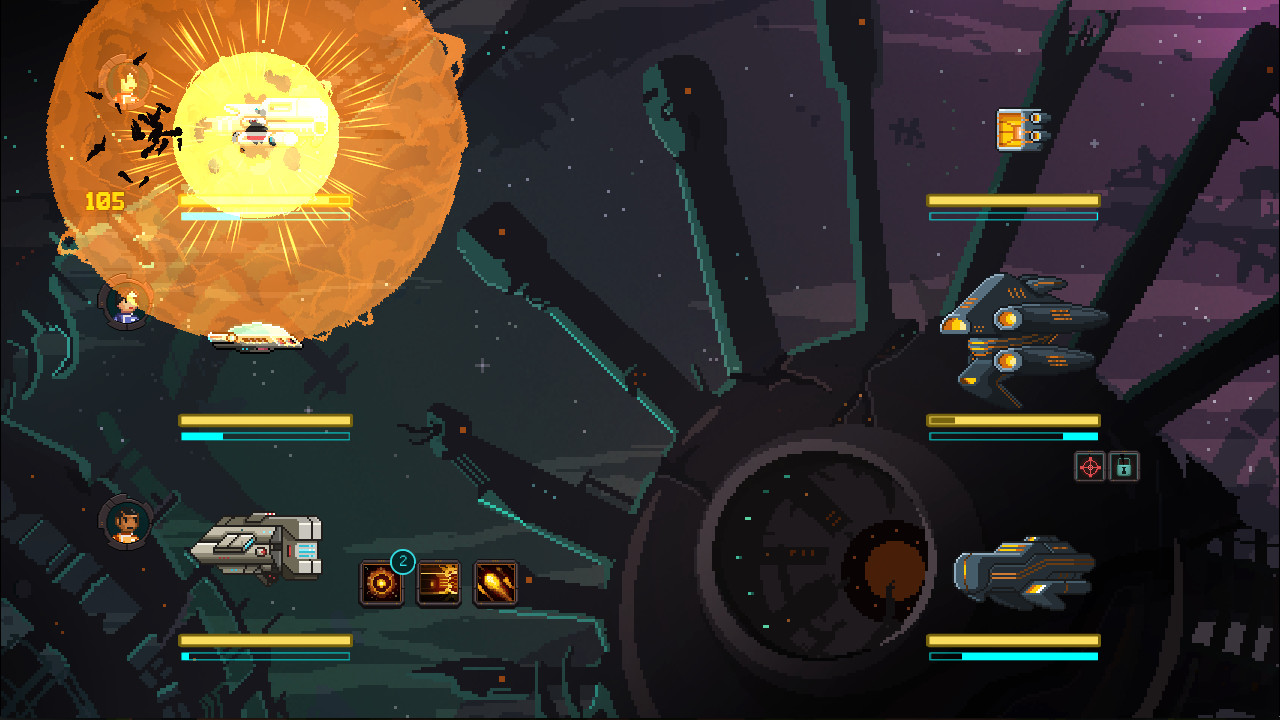1280x720 pixels.
Task: Toggle targeting on the small enemy fighter
Action: [1020, 130]
